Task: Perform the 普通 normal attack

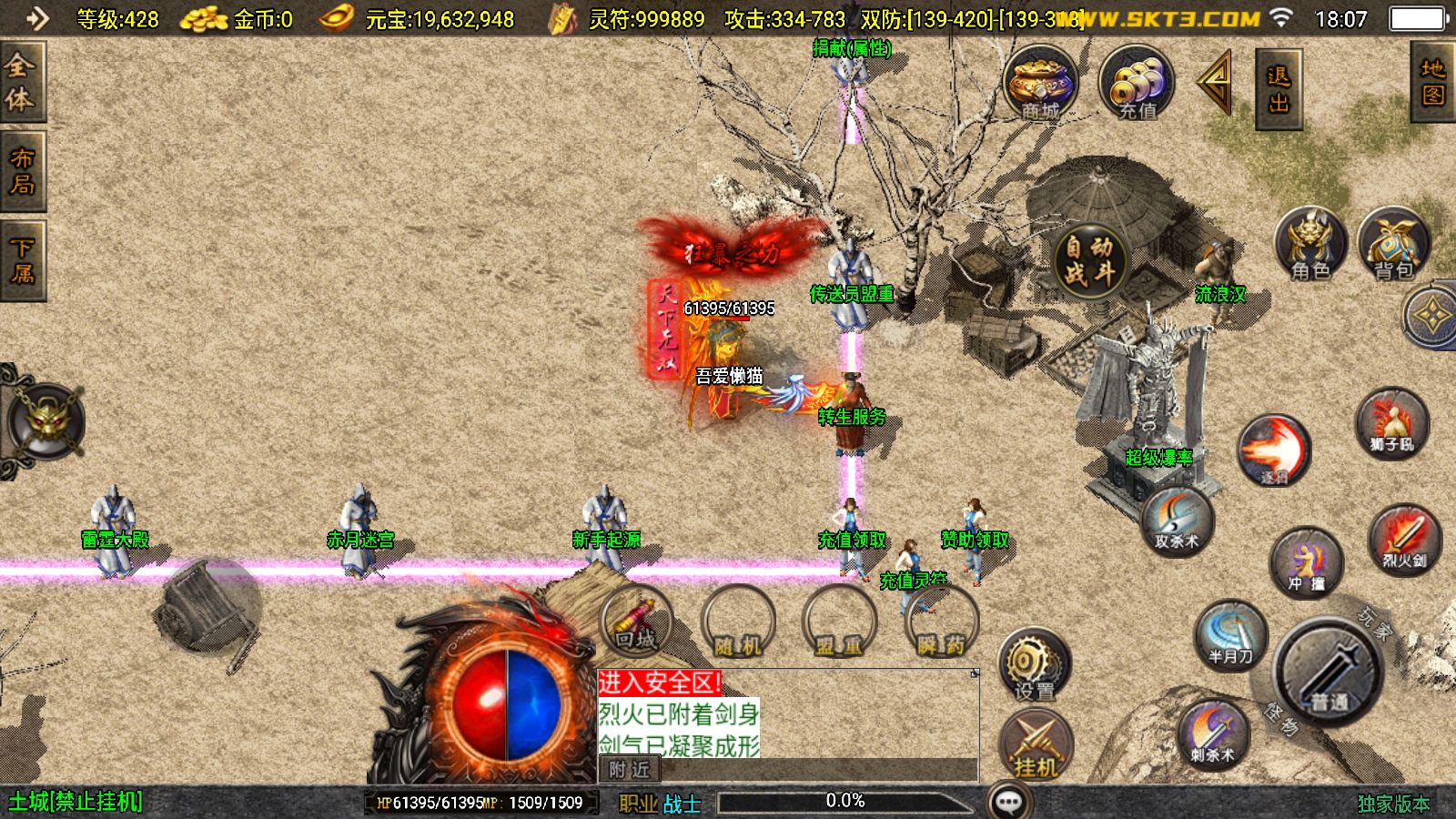Action: 1330,673
